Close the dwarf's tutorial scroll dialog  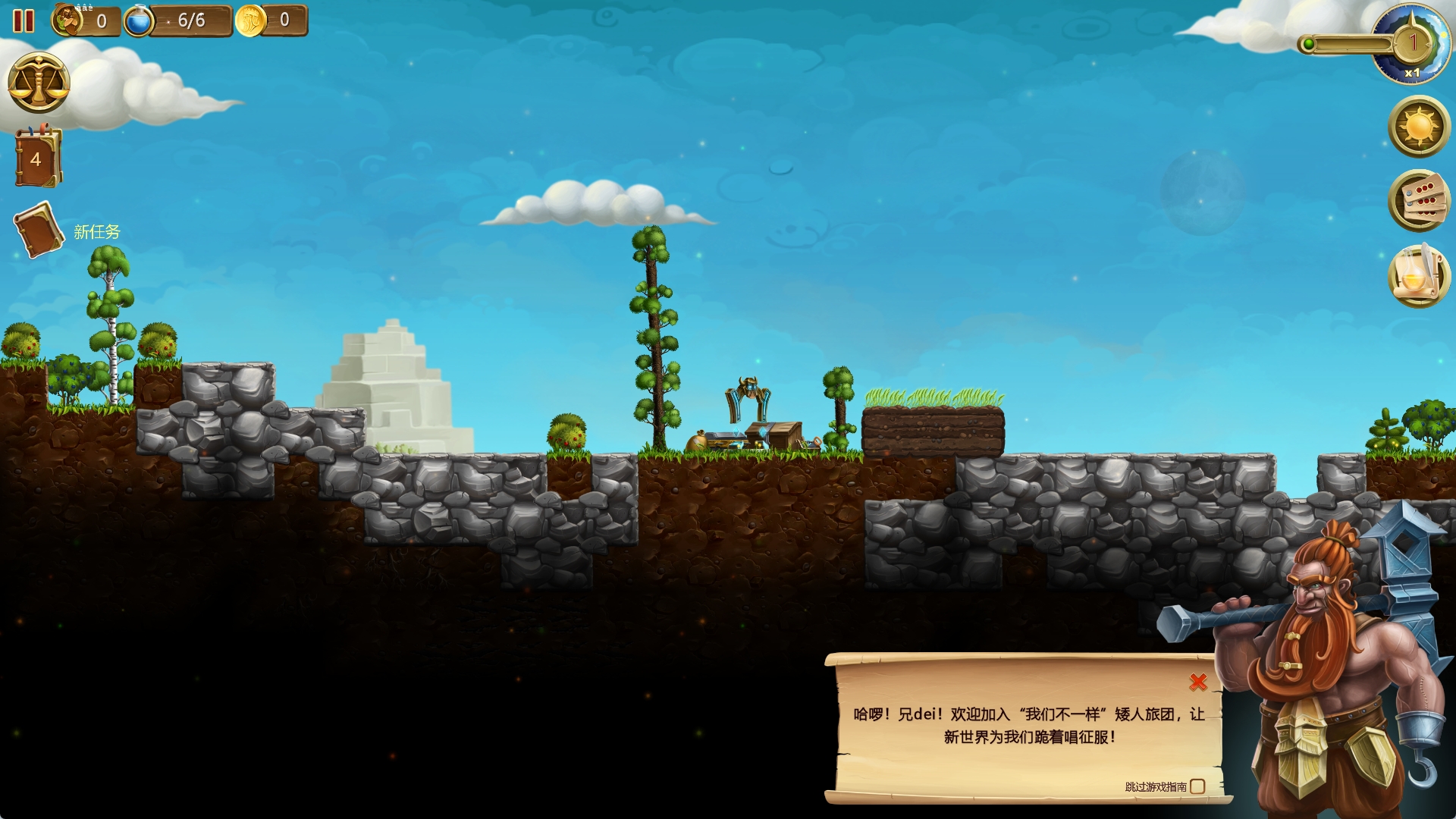click(1198, 682)
